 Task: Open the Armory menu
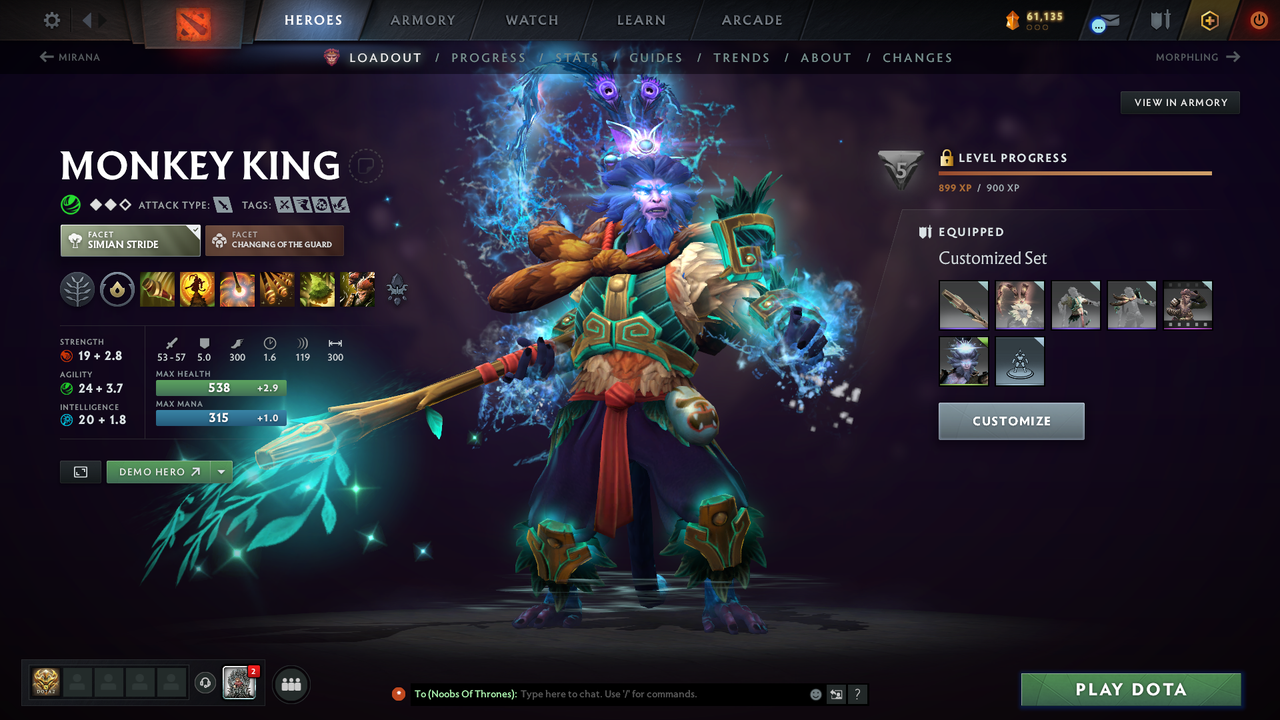click(x=422, y=20)
